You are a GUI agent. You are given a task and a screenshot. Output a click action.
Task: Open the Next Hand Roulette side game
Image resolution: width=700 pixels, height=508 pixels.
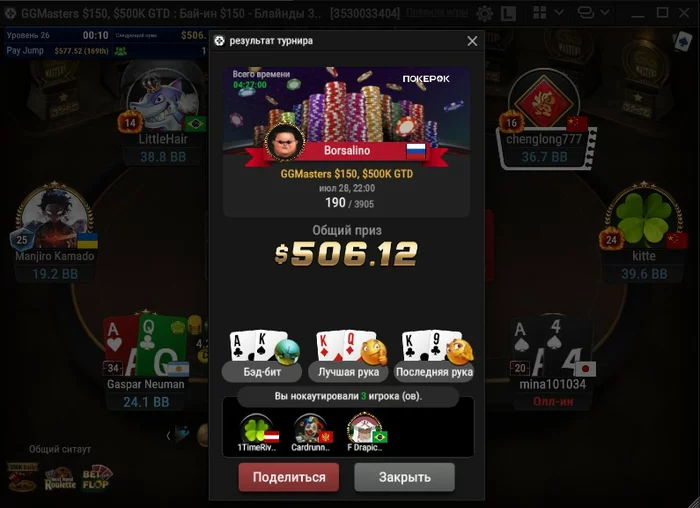tap(59, 480)
